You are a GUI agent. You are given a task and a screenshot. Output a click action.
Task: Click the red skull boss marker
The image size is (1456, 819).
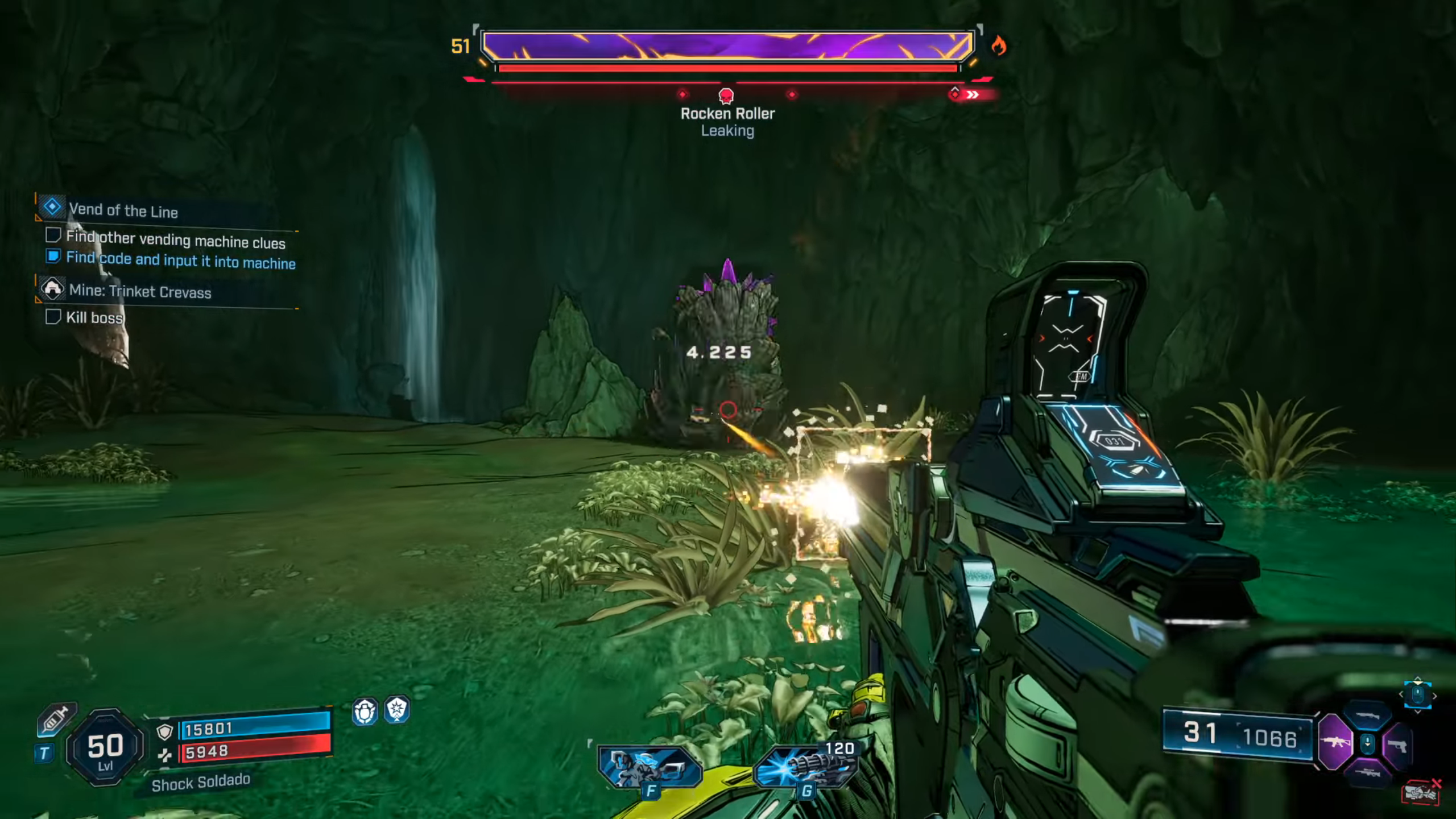click(x=726, y=96)
